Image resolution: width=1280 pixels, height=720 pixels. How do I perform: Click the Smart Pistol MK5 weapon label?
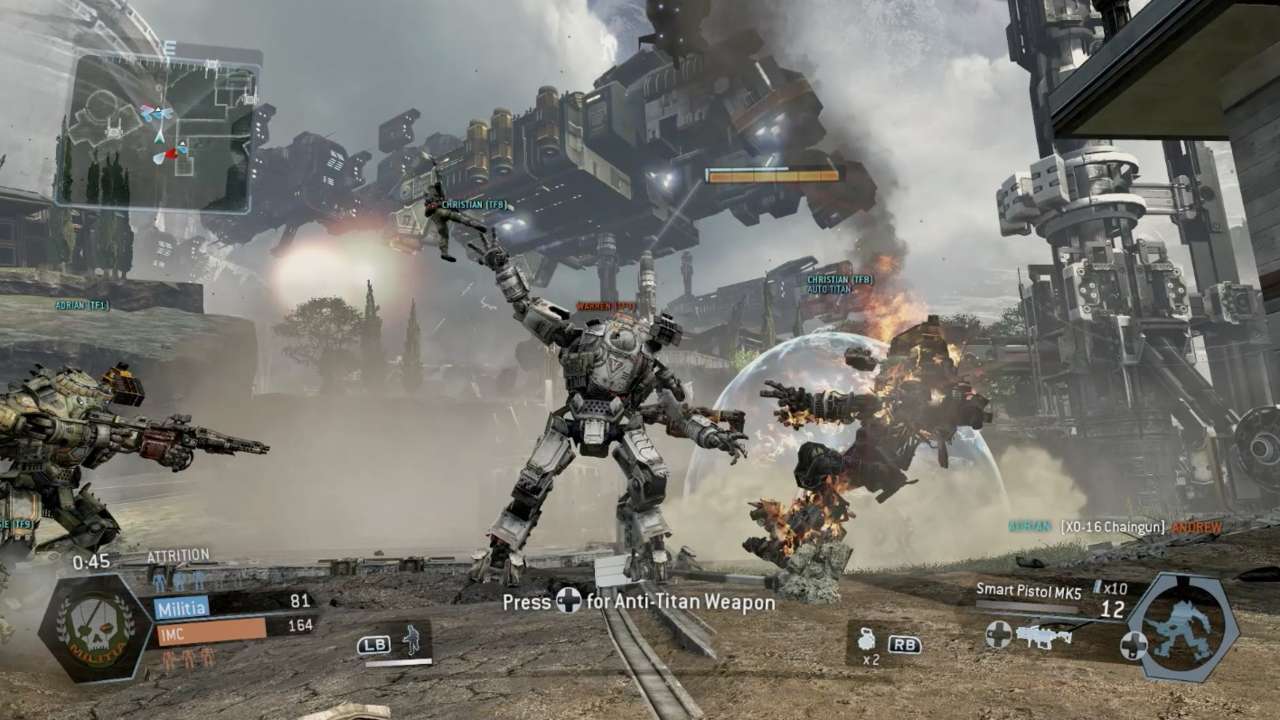1031,590
